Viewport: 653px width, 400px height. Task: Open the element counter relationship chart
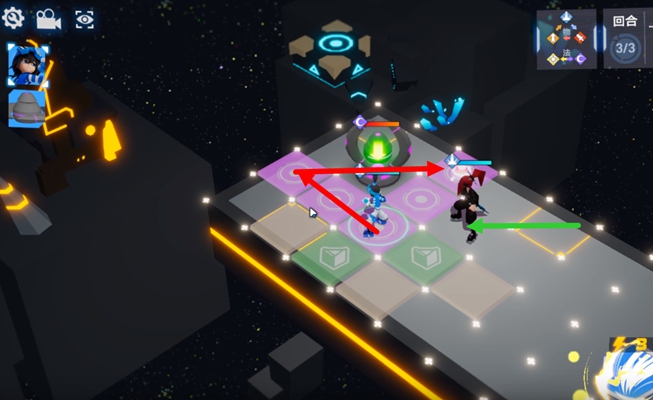click(566, 40)
